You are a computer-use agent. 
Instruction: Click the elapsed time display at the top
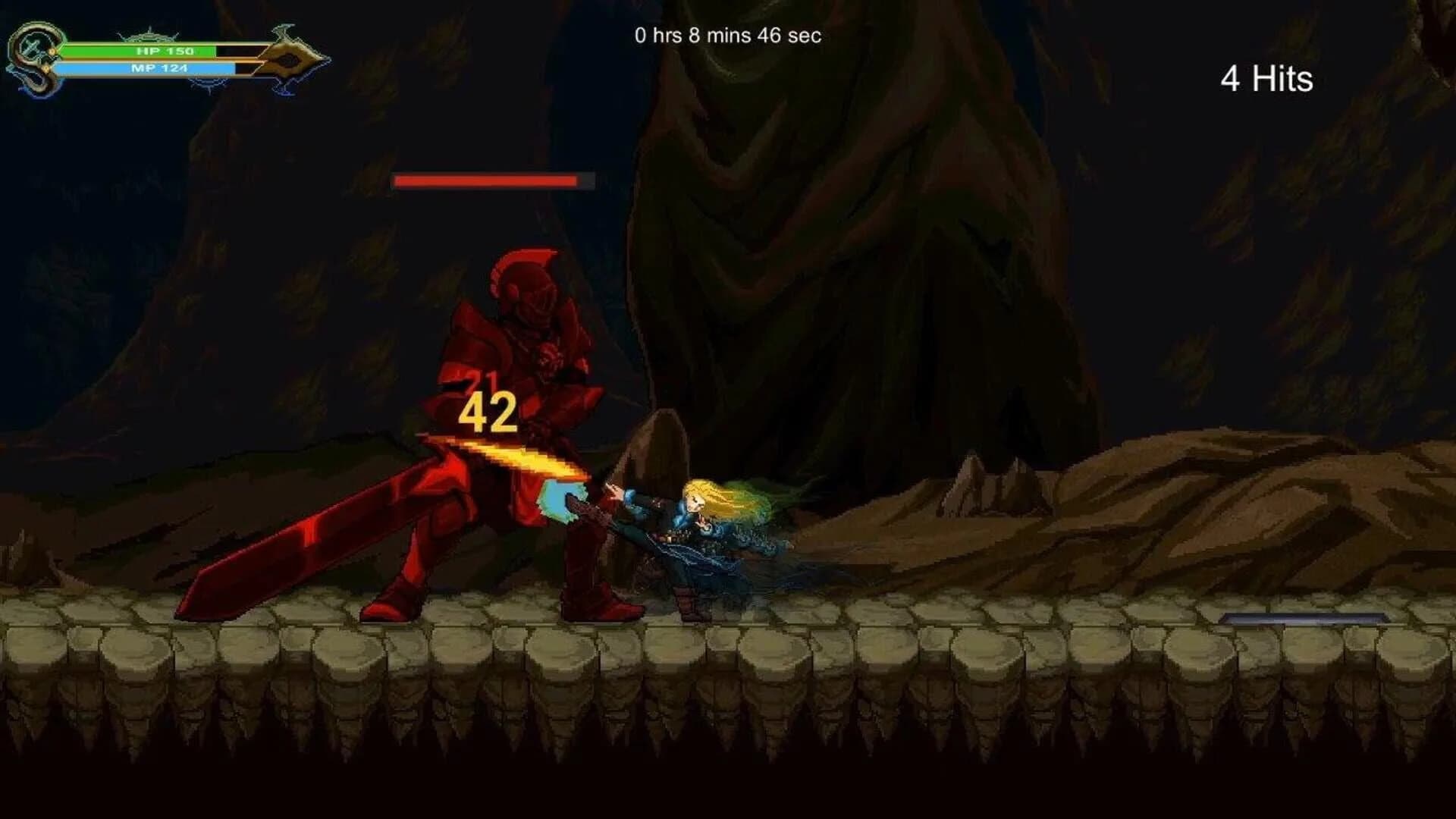(x=728, y=34)
